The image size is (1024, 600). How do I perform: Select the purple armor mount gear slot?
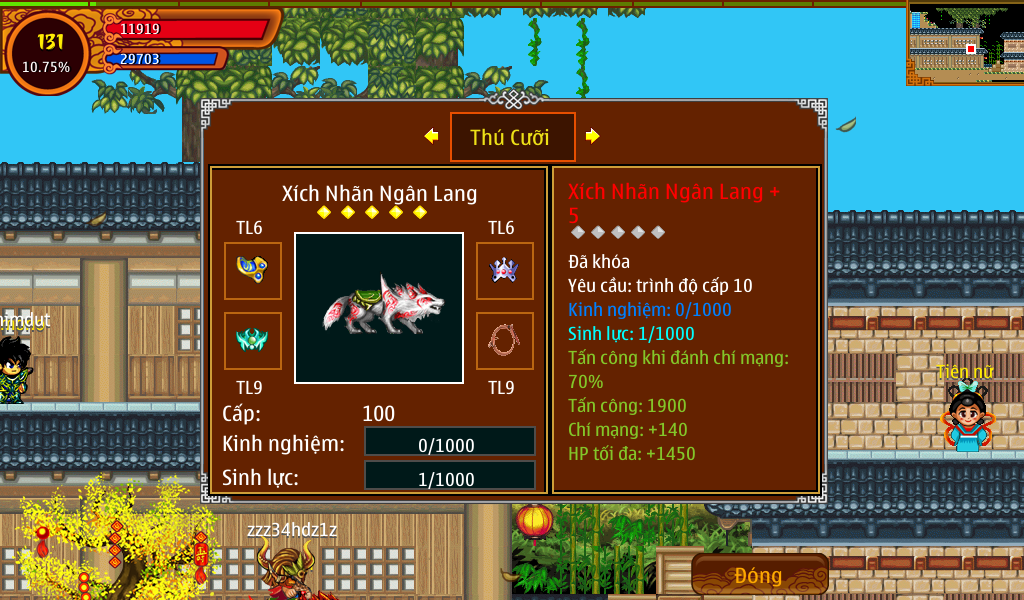coord(504,270)
